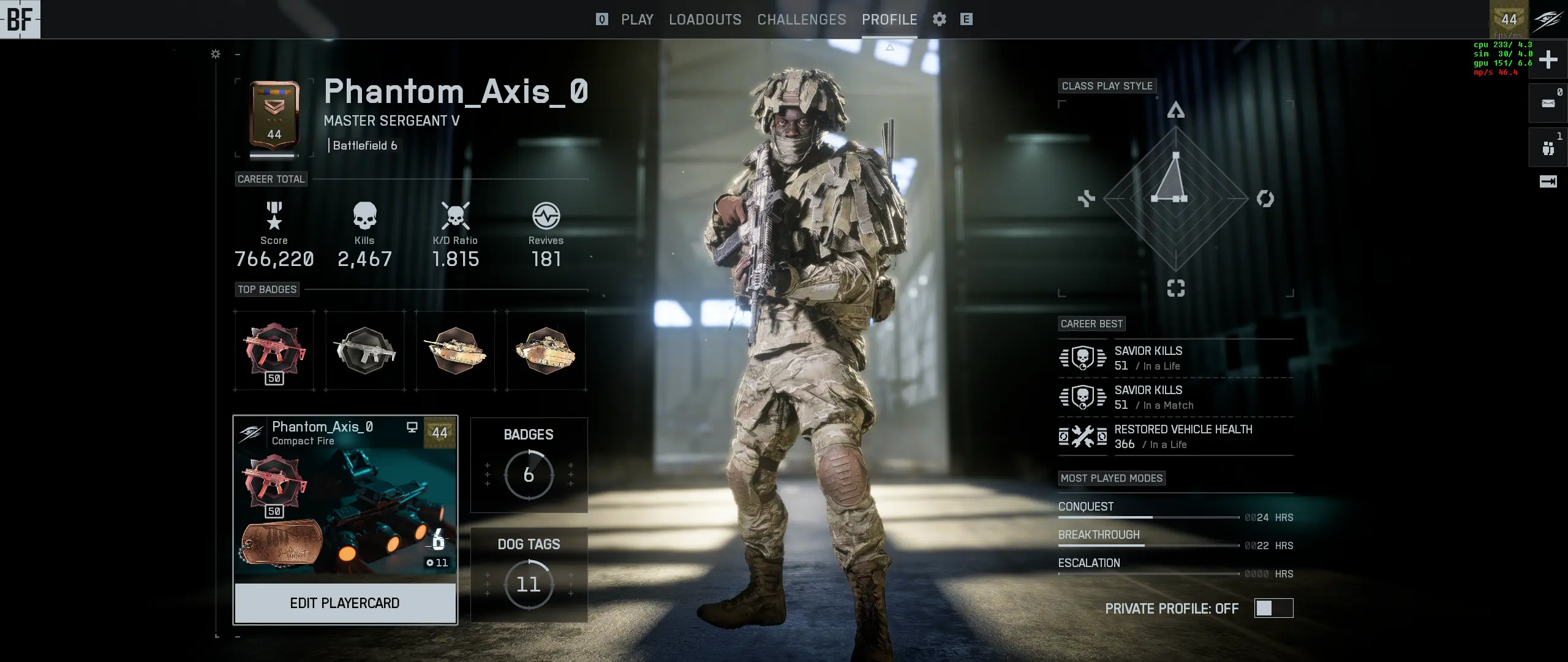Select the Profile tab
1568x662 pixels.
click(889, 20)
